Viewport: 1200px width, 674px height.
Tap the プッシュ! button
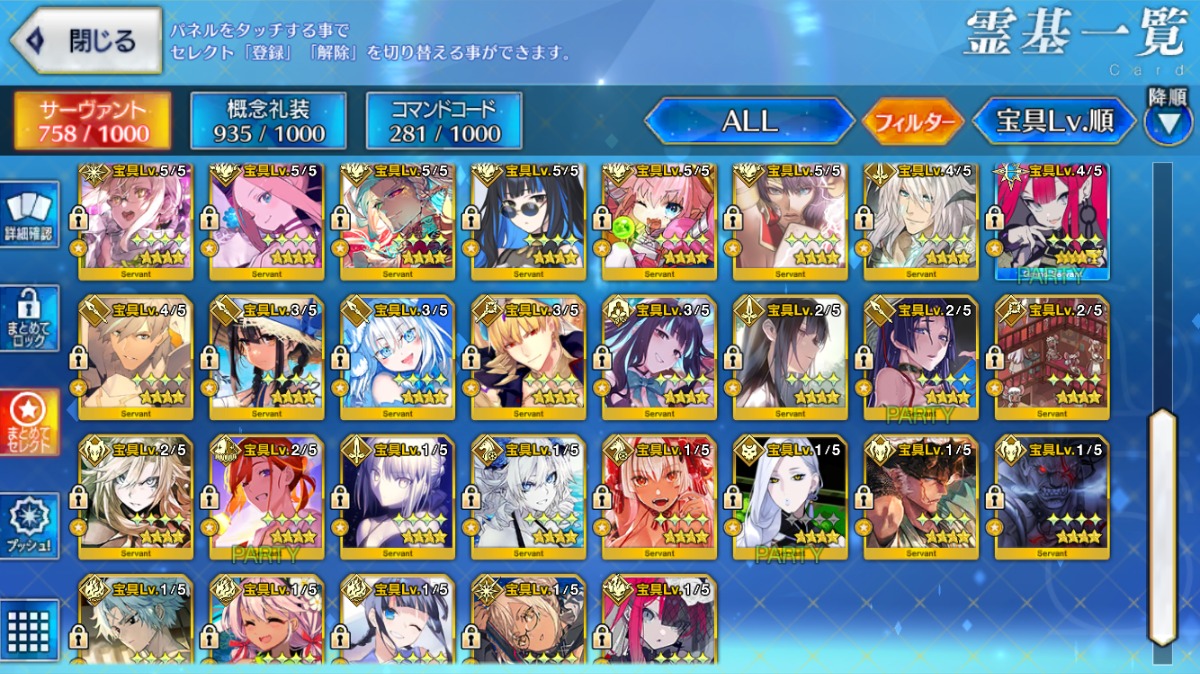coord(29,525)
